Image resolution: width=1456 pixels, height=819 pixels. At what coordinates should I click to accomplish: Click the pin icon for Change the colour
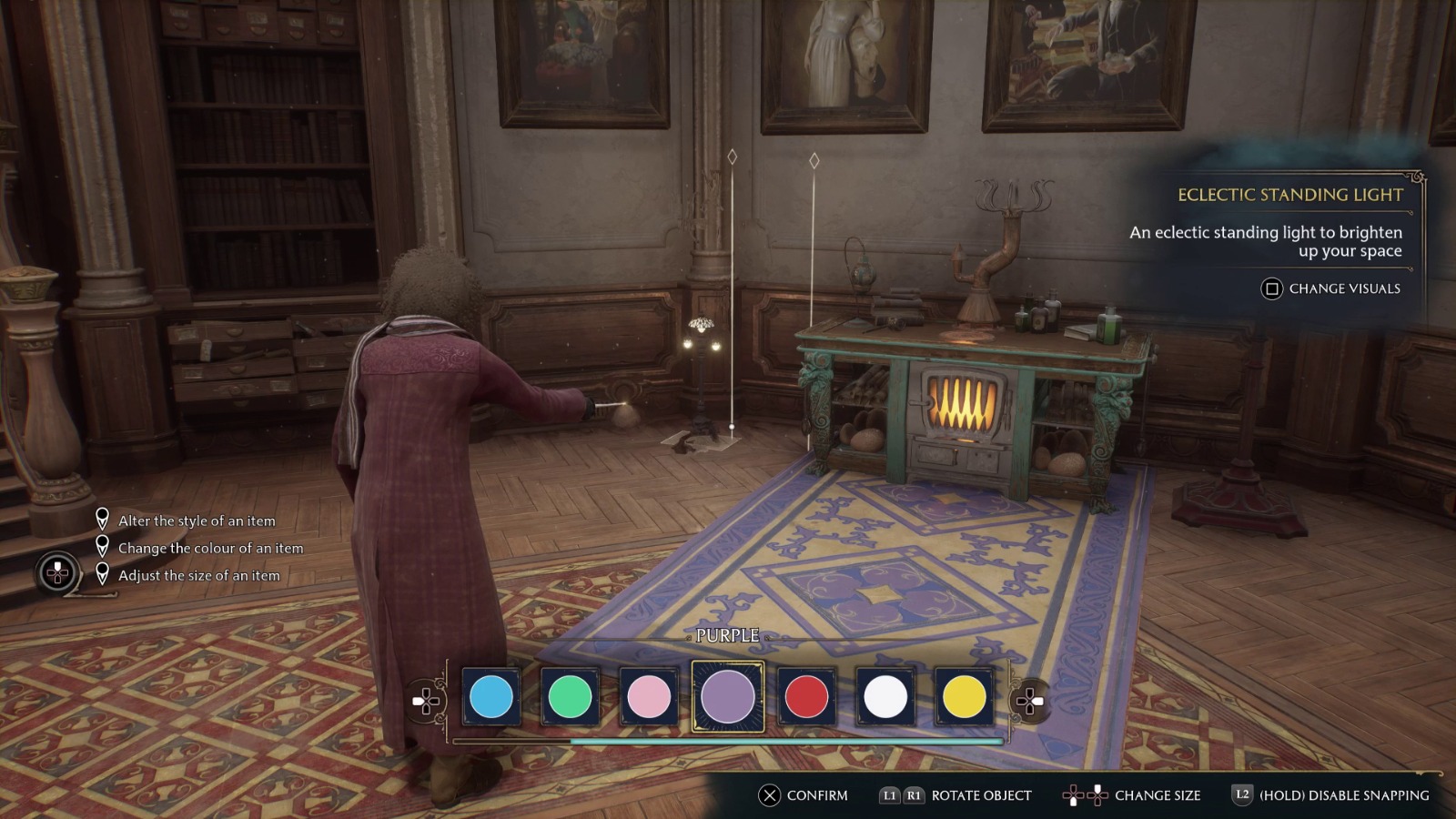(103, 548)
